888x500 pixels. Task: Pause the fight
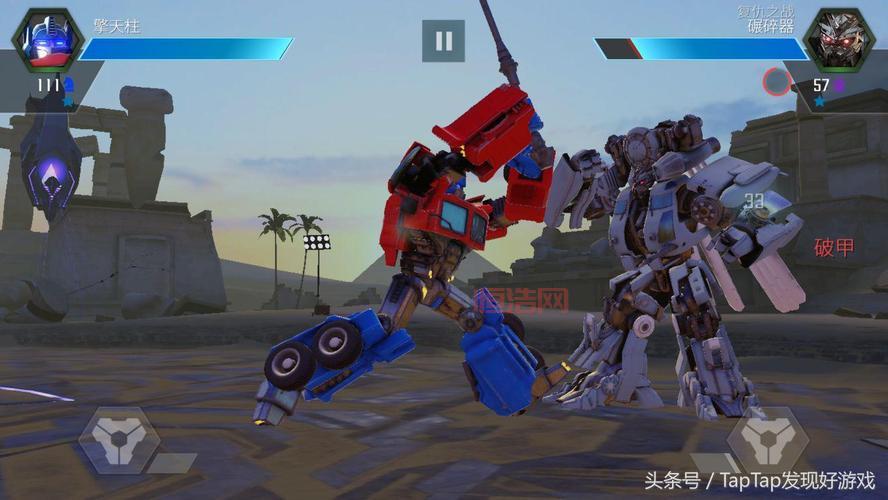pyautogui.click(x=443, y=41)
